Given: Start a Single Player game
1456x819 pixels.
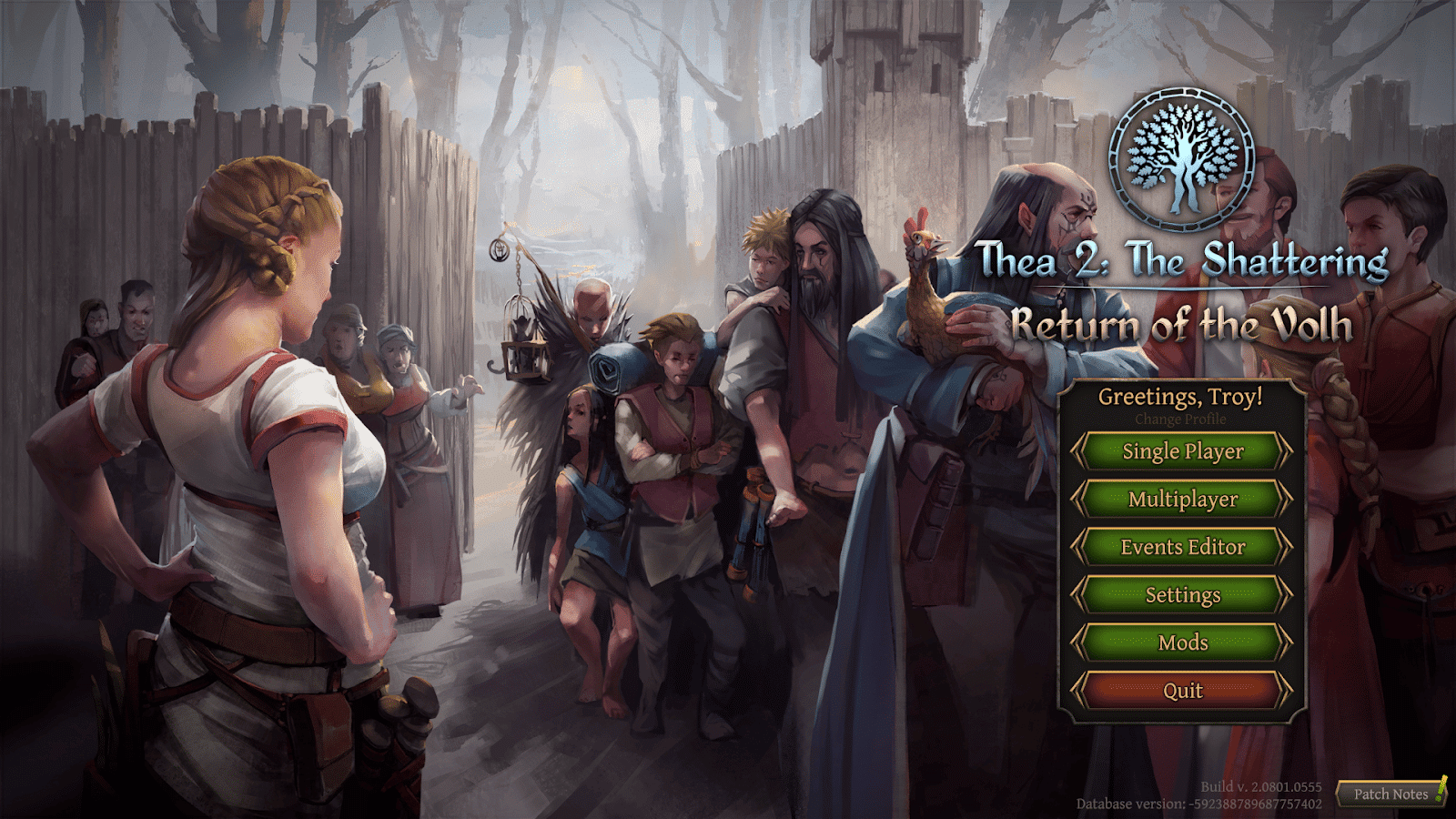Looking at the screenshot, I should [x=1182, y=451].
